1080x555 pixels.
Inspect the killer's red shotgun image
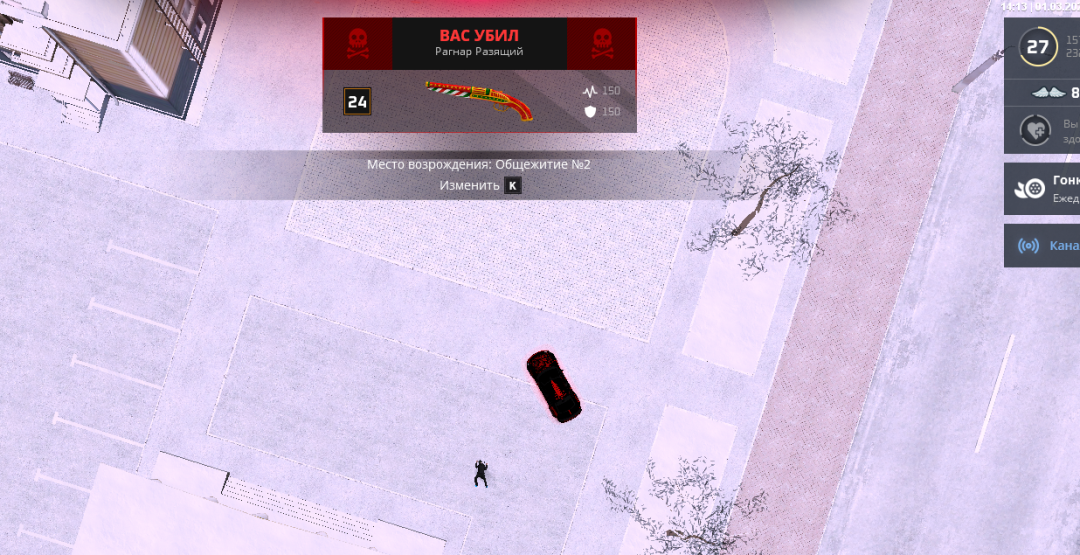tap(479, 100)
